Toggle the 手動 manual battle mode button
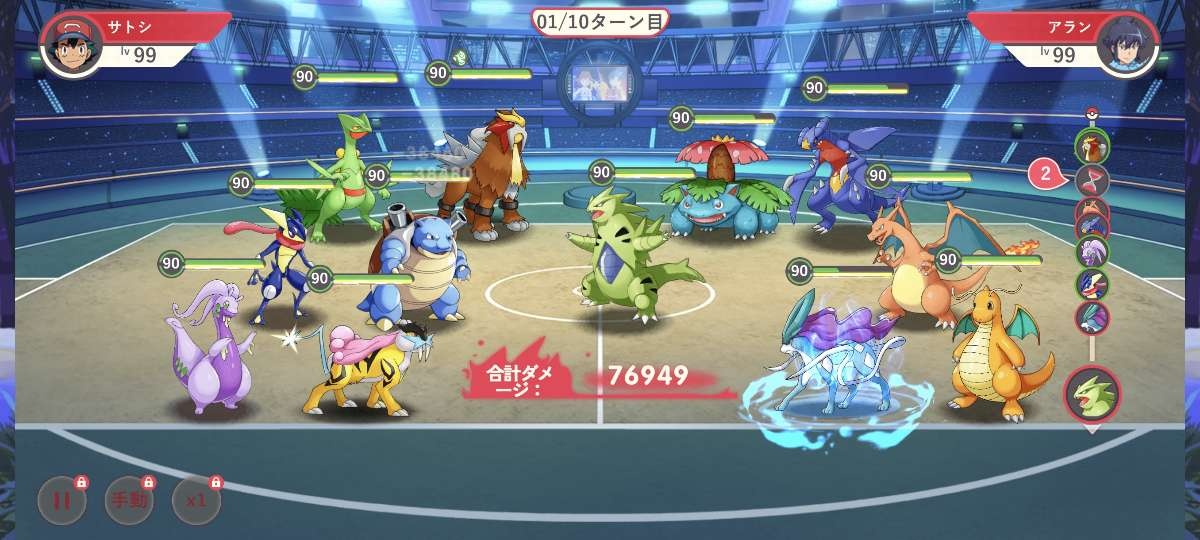 (x=129, y=500)
